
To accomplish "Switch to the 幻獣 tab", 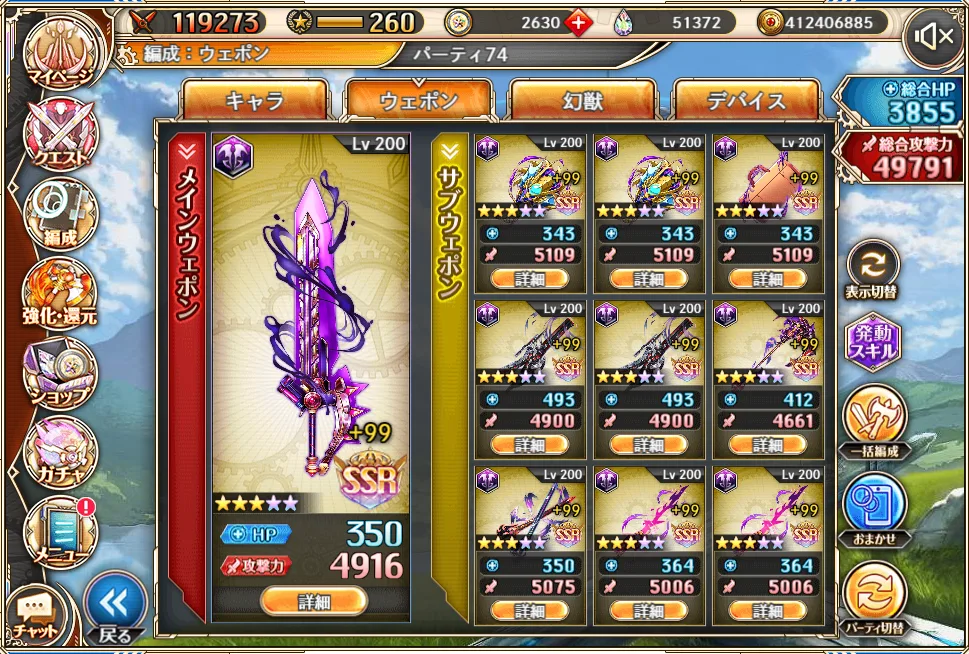I will point(582,100).
